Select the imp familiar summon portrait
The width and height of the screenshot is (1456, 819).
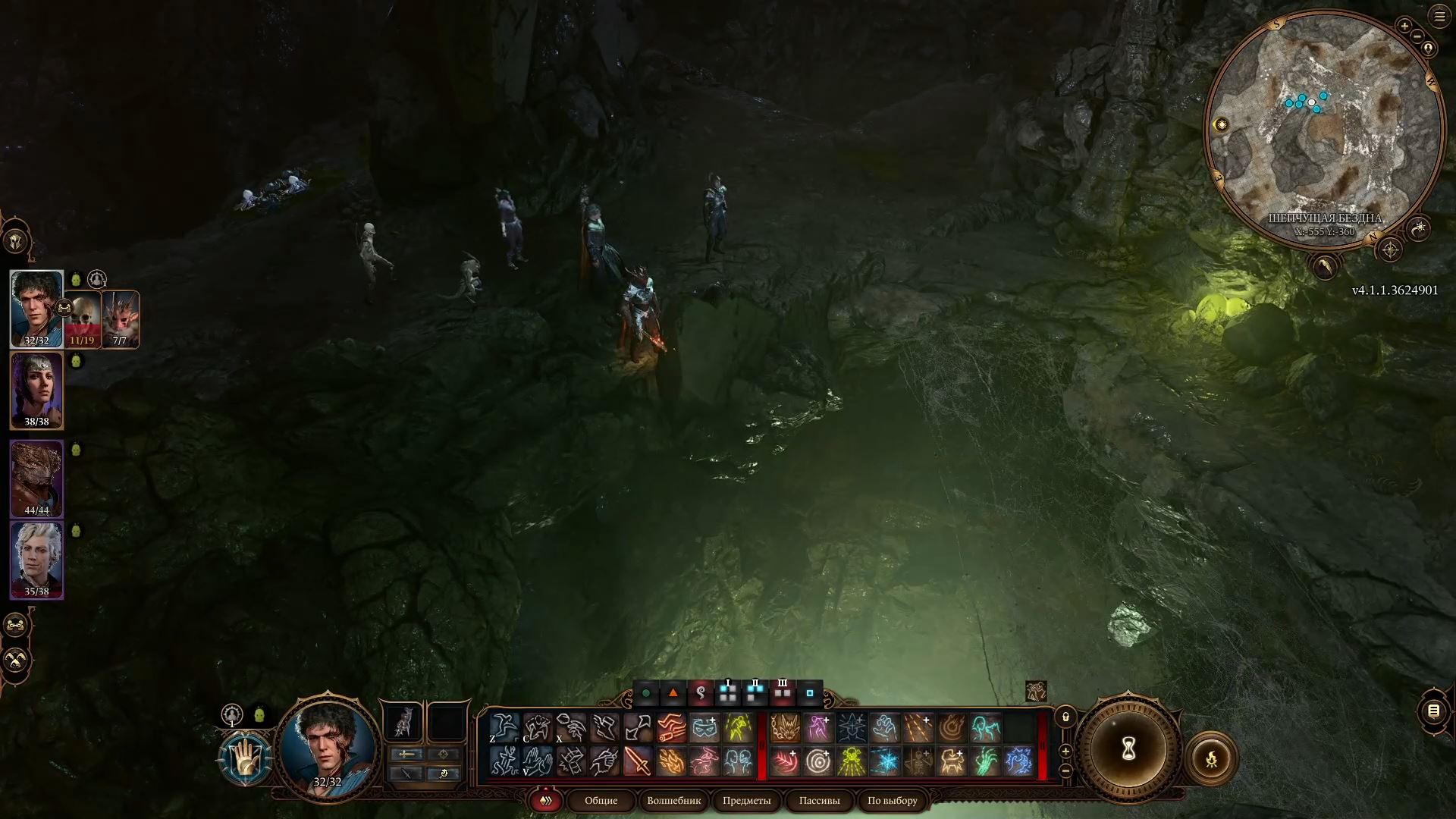[121, 318]
